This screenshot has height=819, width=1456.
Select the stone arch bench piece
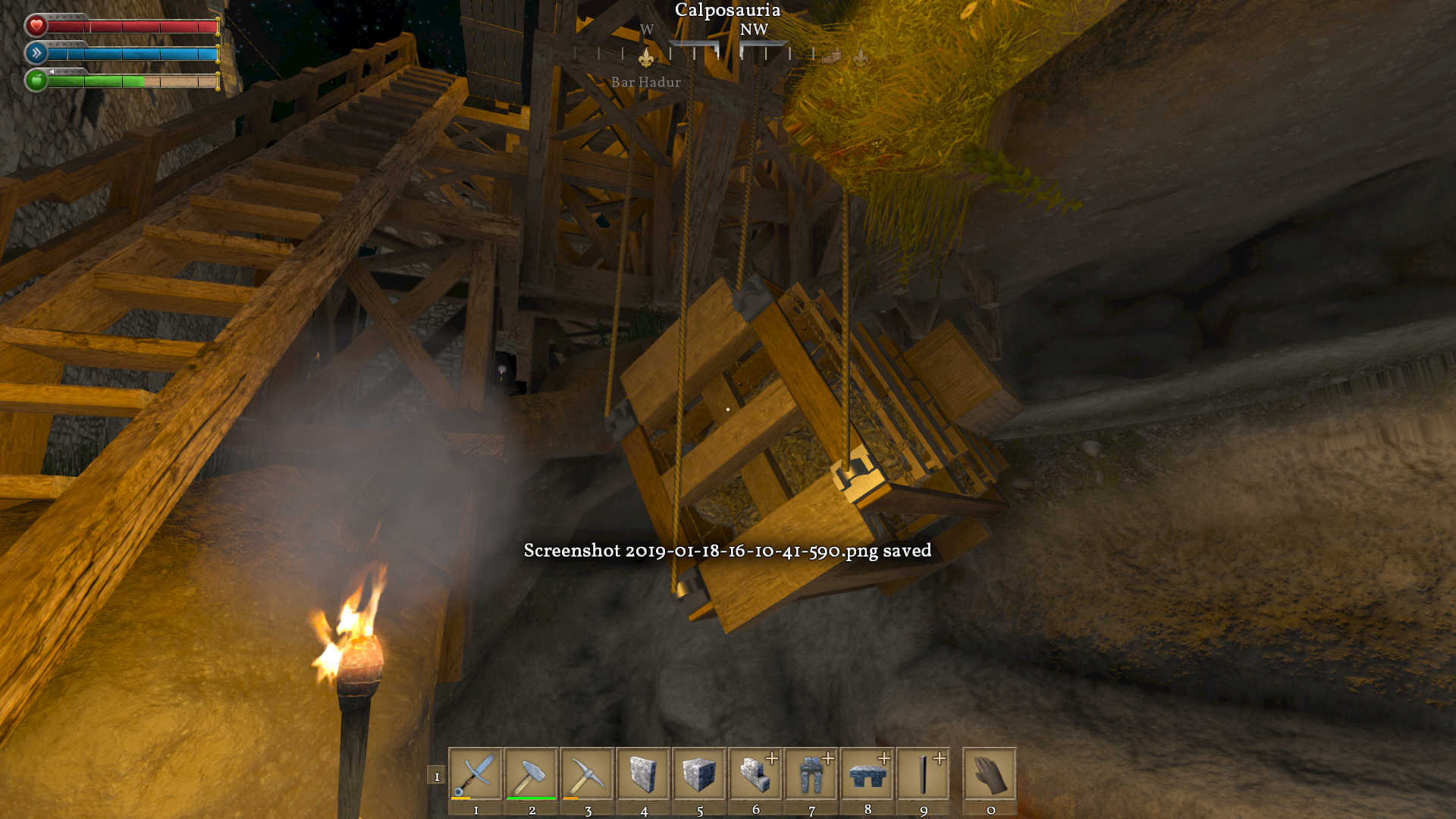coord(868,774)
